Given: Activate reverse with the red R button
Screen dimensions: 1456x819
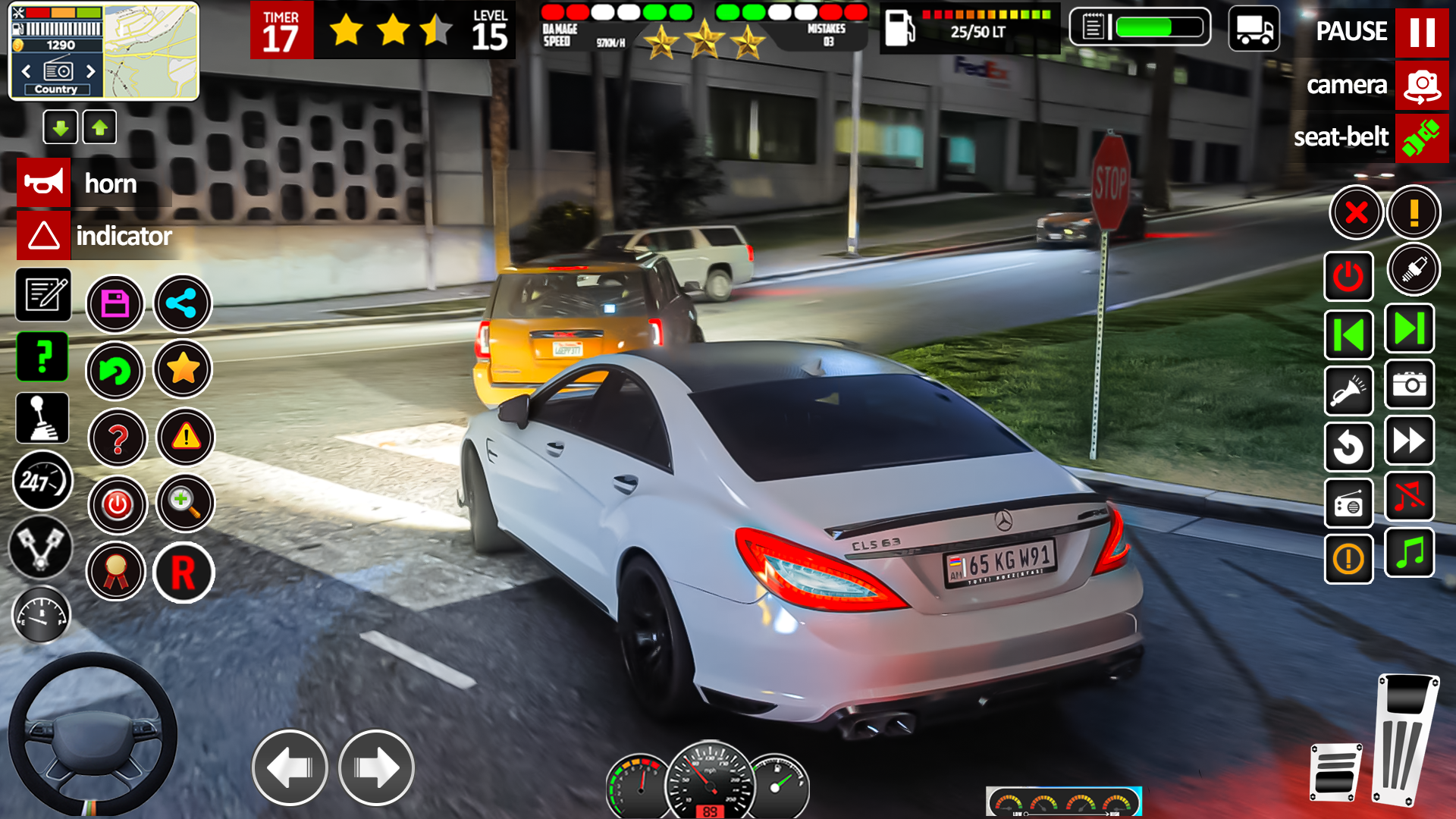Looking at the screenshot, I should click(x=184, y=572).
